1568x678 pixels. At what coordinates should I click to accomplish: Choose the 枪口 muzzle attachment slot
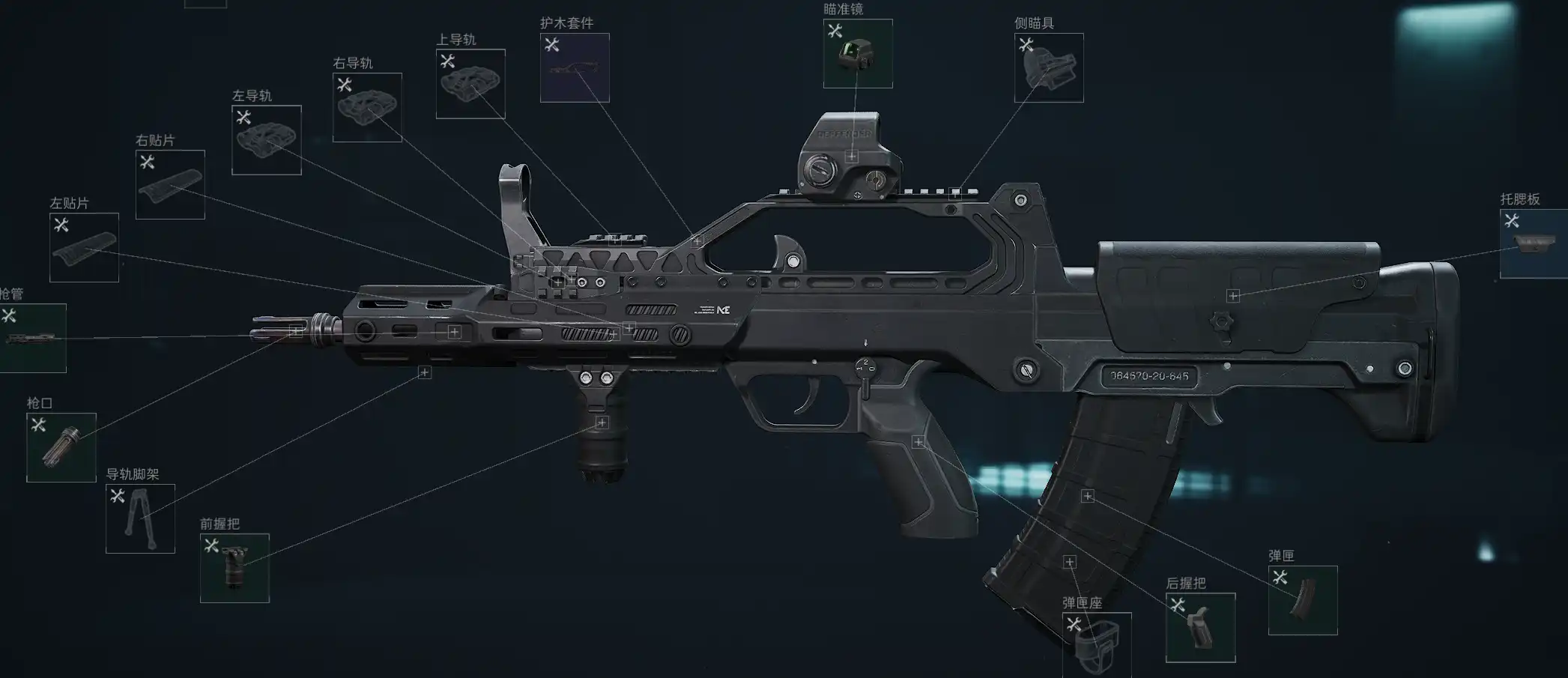[61, 448]
